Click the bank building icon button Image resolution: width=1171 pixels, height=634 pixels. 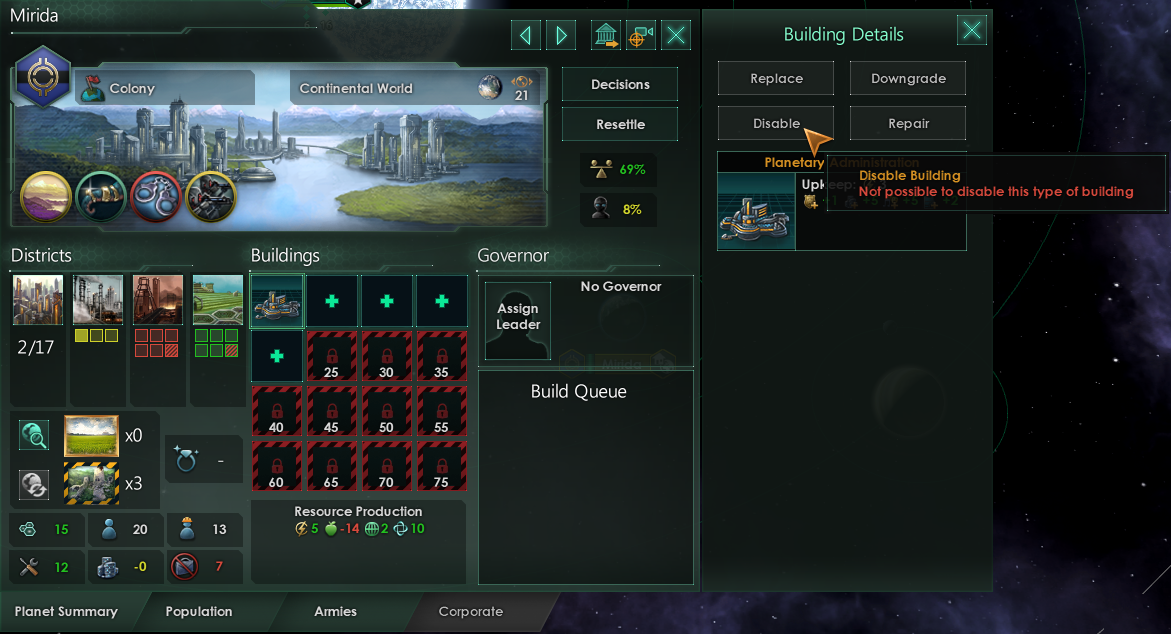pyautogui.click(x=605, y=36)
